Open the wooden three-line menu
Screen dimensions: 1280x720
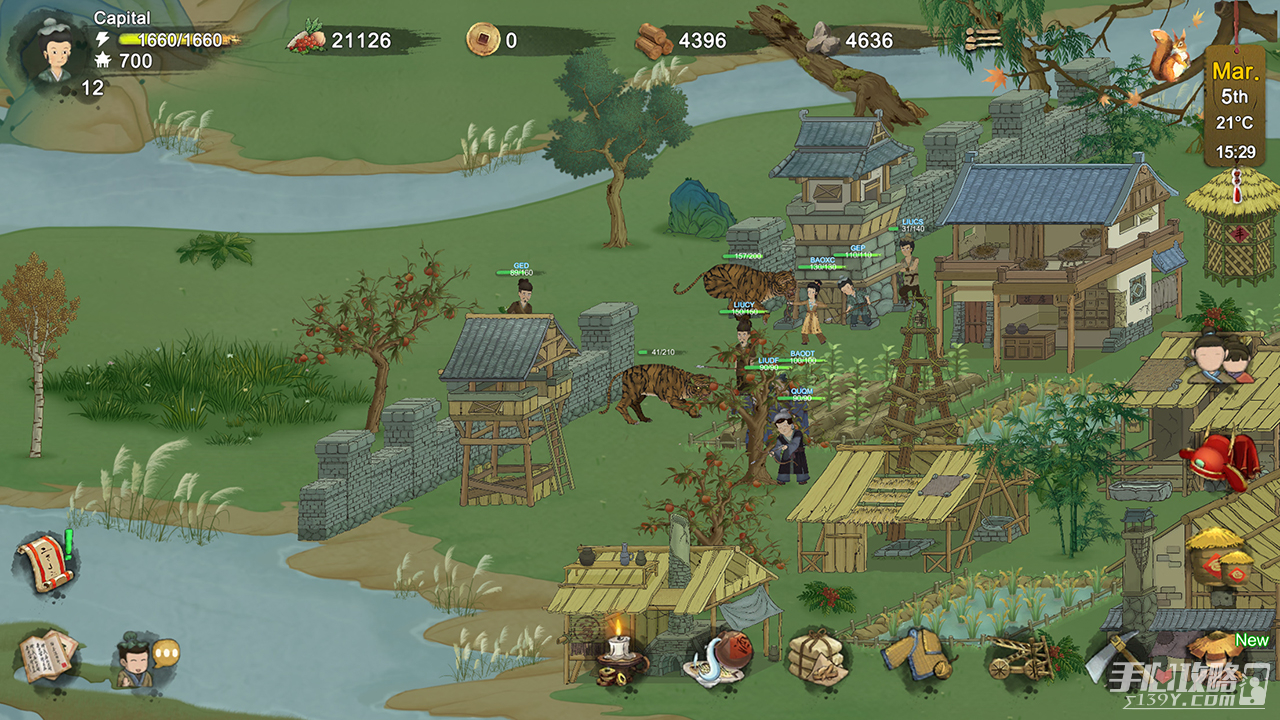pos(983,40)
